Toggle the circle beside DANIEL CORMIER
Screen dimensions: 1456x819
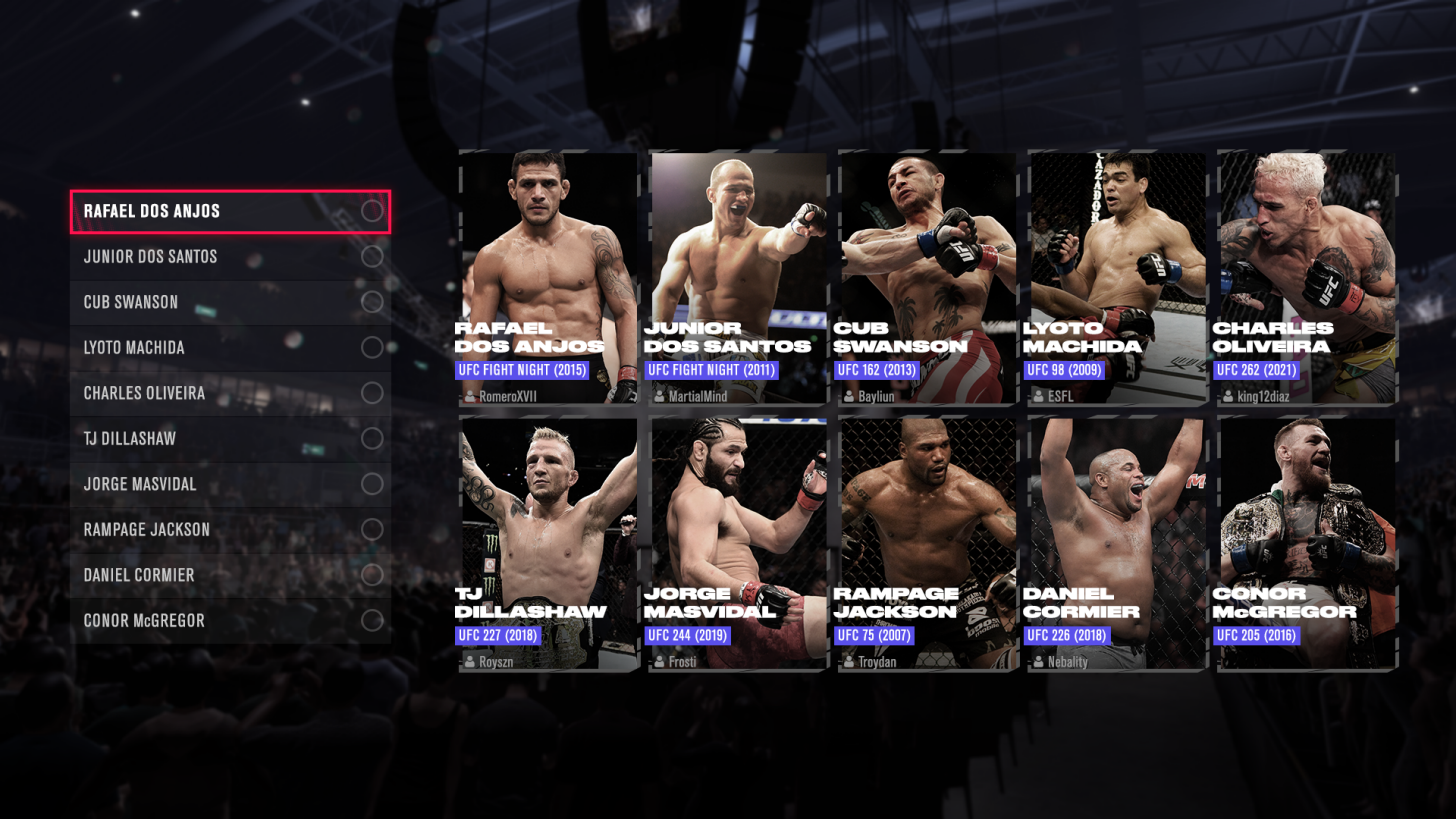[372, 575]
